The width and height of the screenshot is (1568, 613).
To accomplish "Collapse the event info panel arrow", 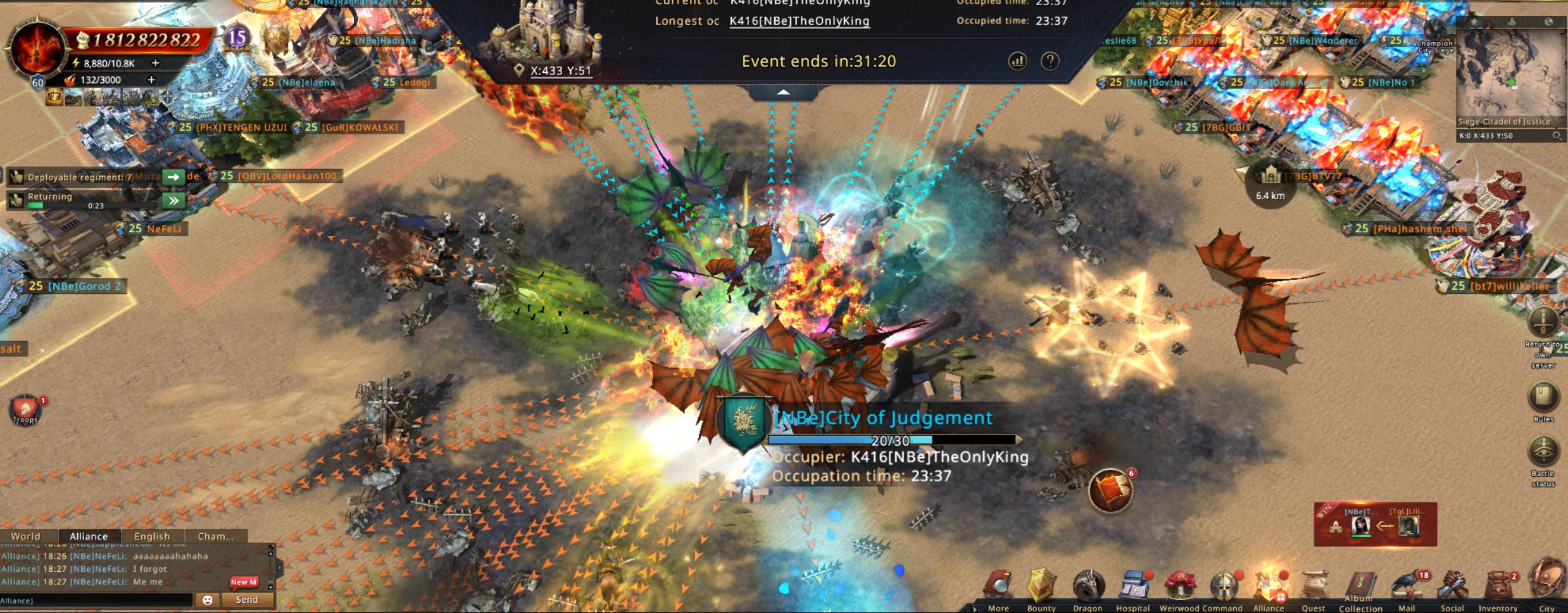I will (x=783, y=92).
